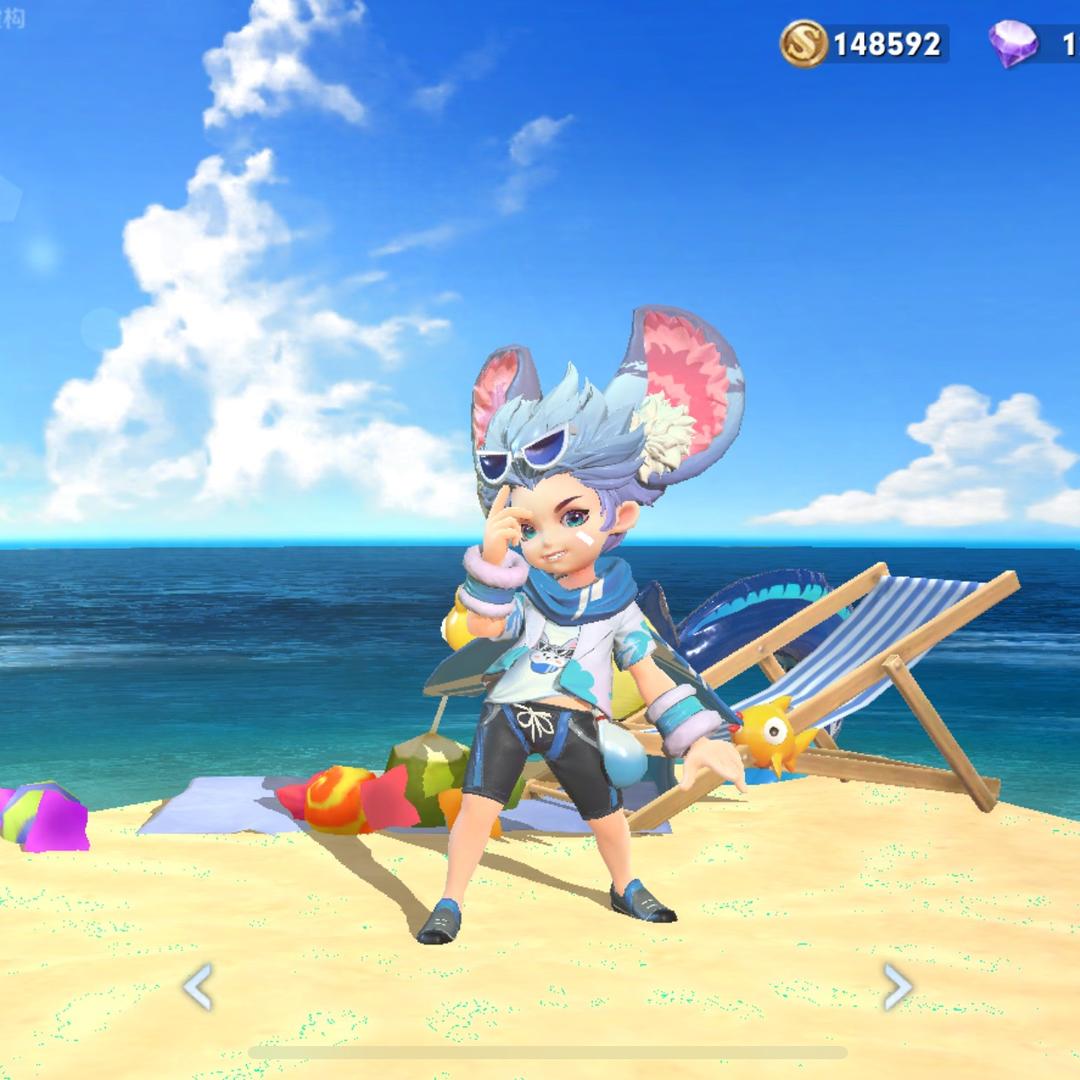The image size is (1080, 1080).
Task: Show the next character with the right arrow
Action: (898, 987)
